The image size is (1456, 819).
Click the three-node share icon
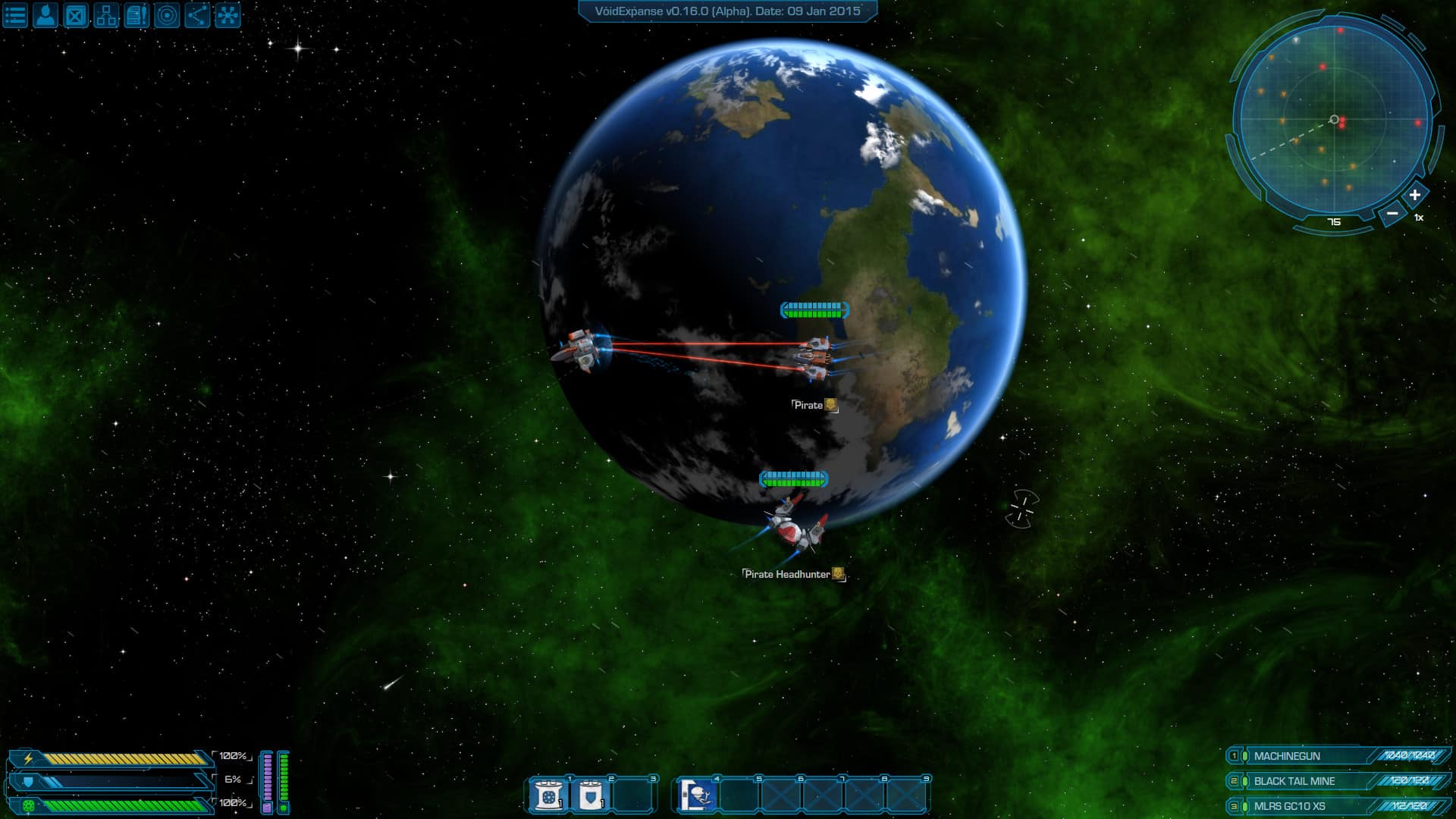[197, 15]
